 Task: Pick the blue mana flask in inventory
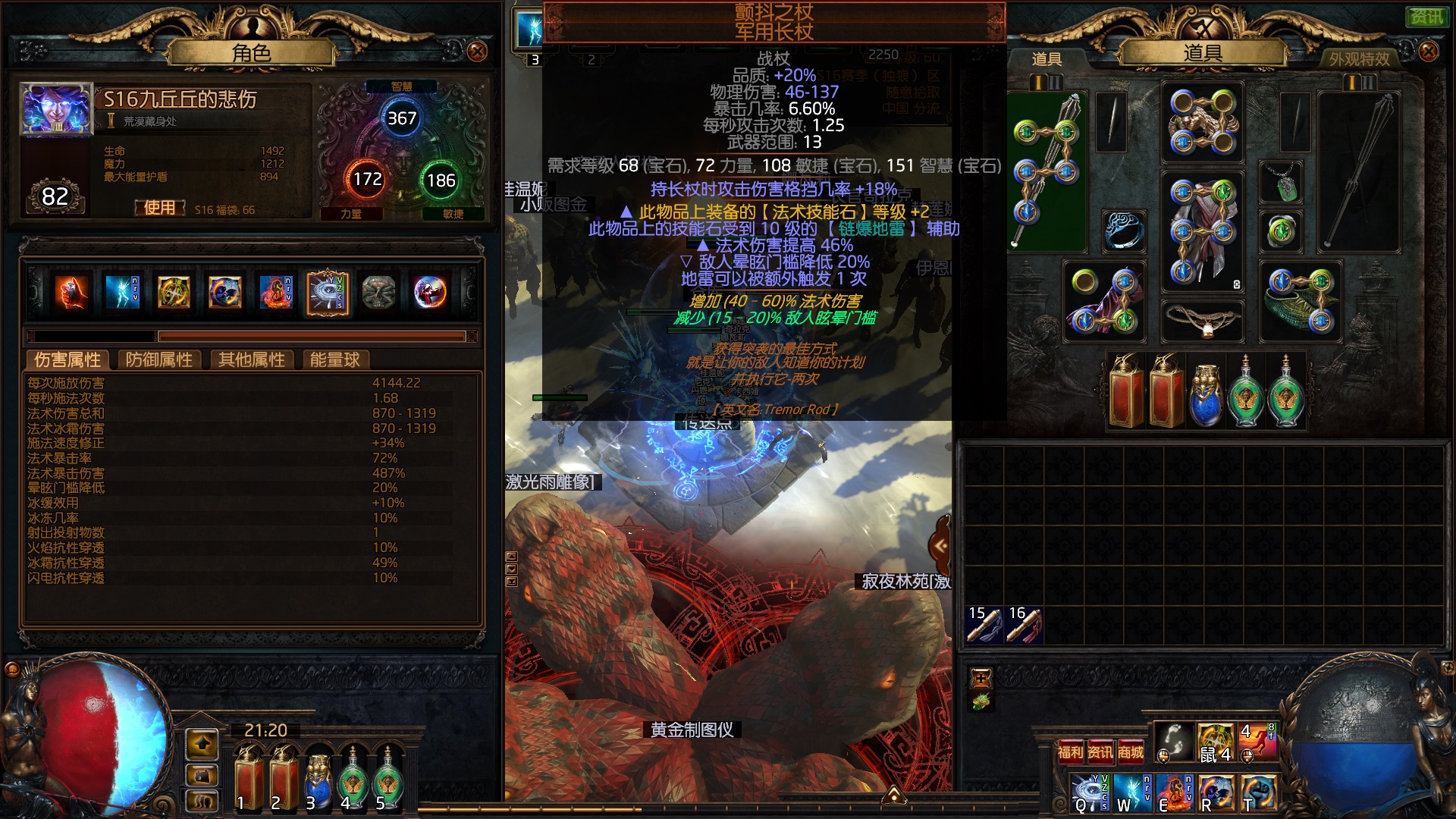1206,393
